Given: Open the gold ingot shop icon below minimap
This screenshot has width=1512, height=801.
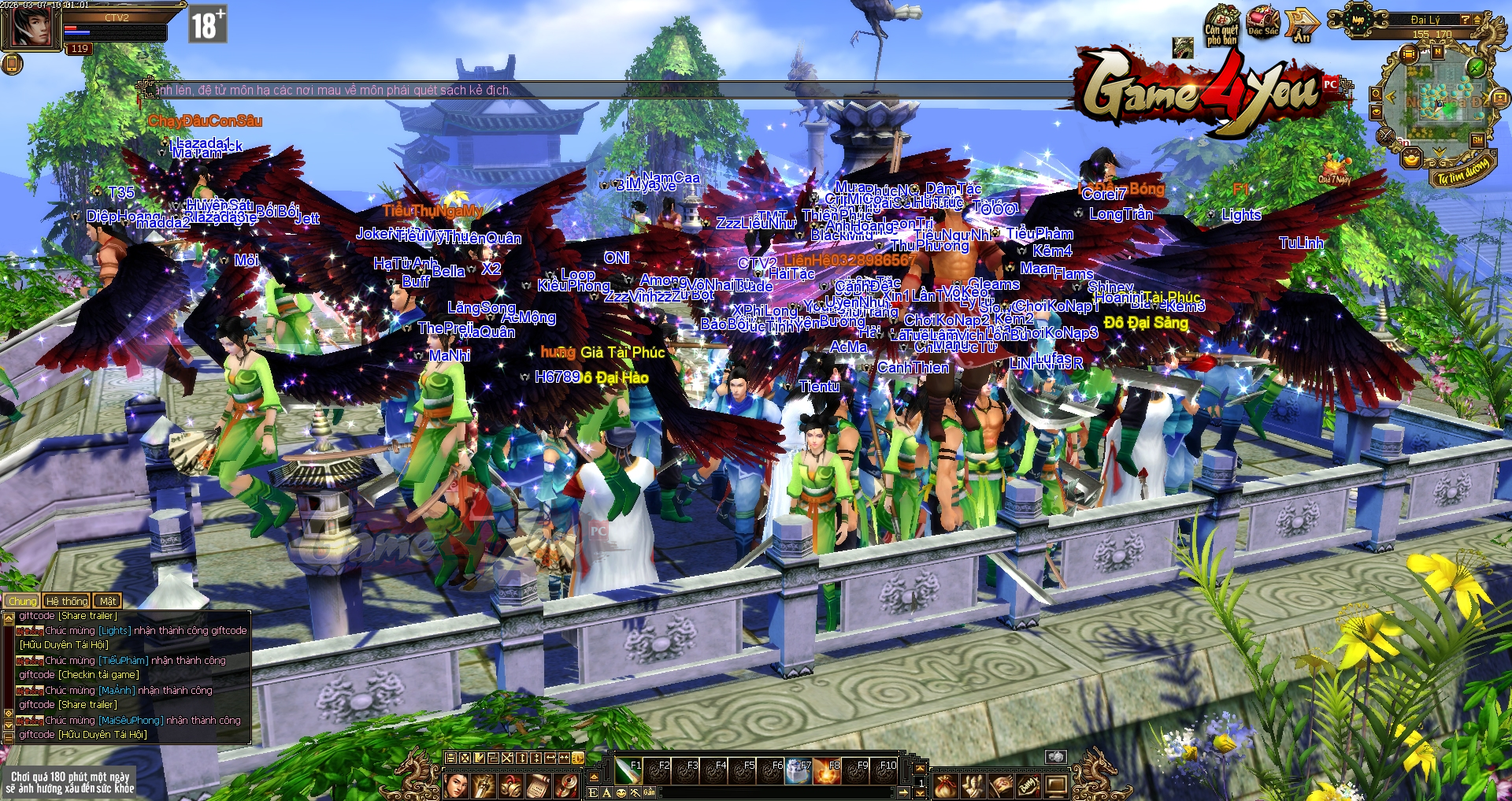Looking at the screenshot, I should pos(1411,158).
